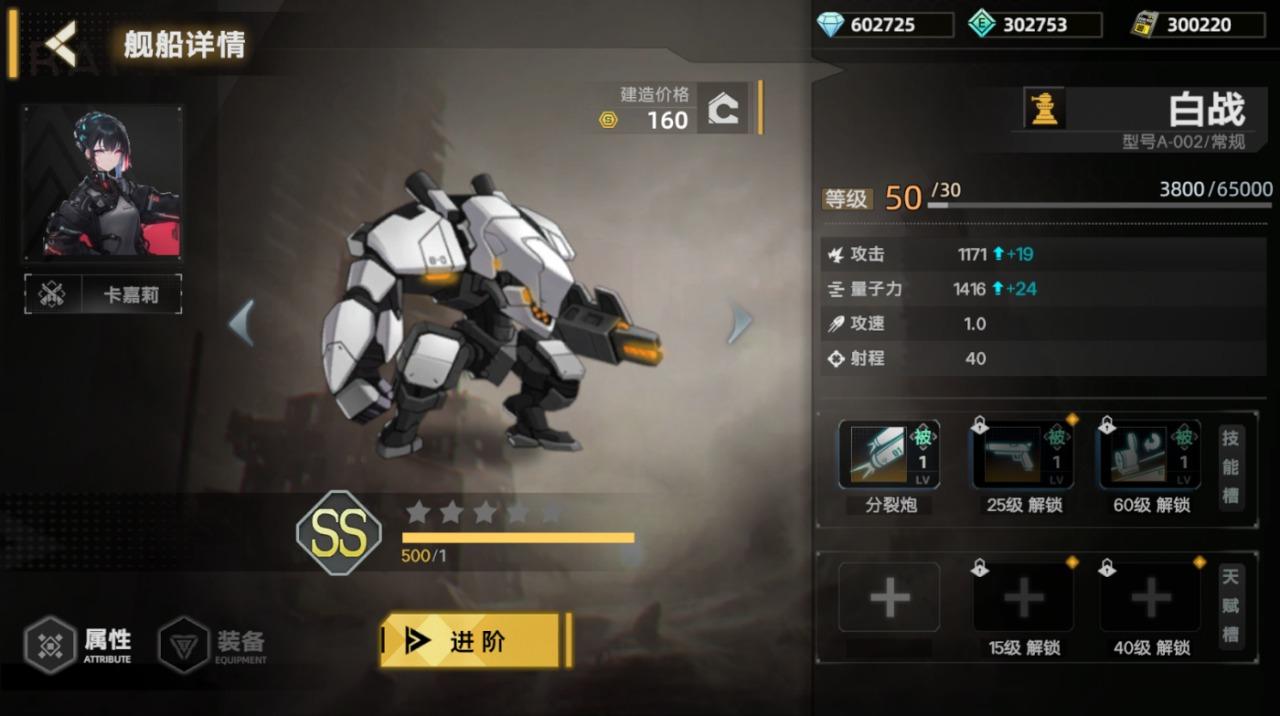Tap the locked 15级 talent slot
Viewport: 1280px width, 716px height.
(x=1023, y=598)
